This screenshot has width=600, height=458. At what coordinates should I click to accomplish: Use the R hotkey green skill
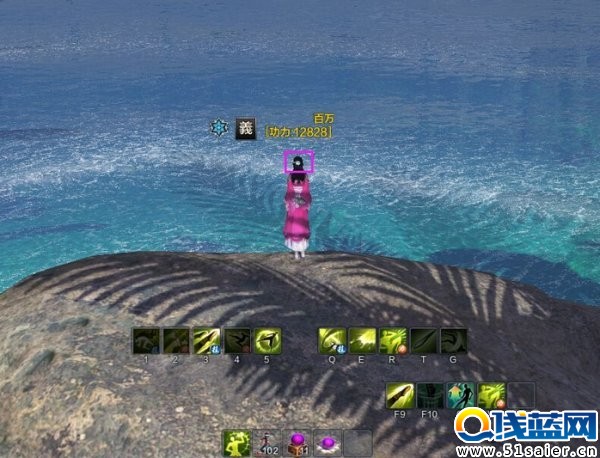pyautogui.click(x=393, y=341)
